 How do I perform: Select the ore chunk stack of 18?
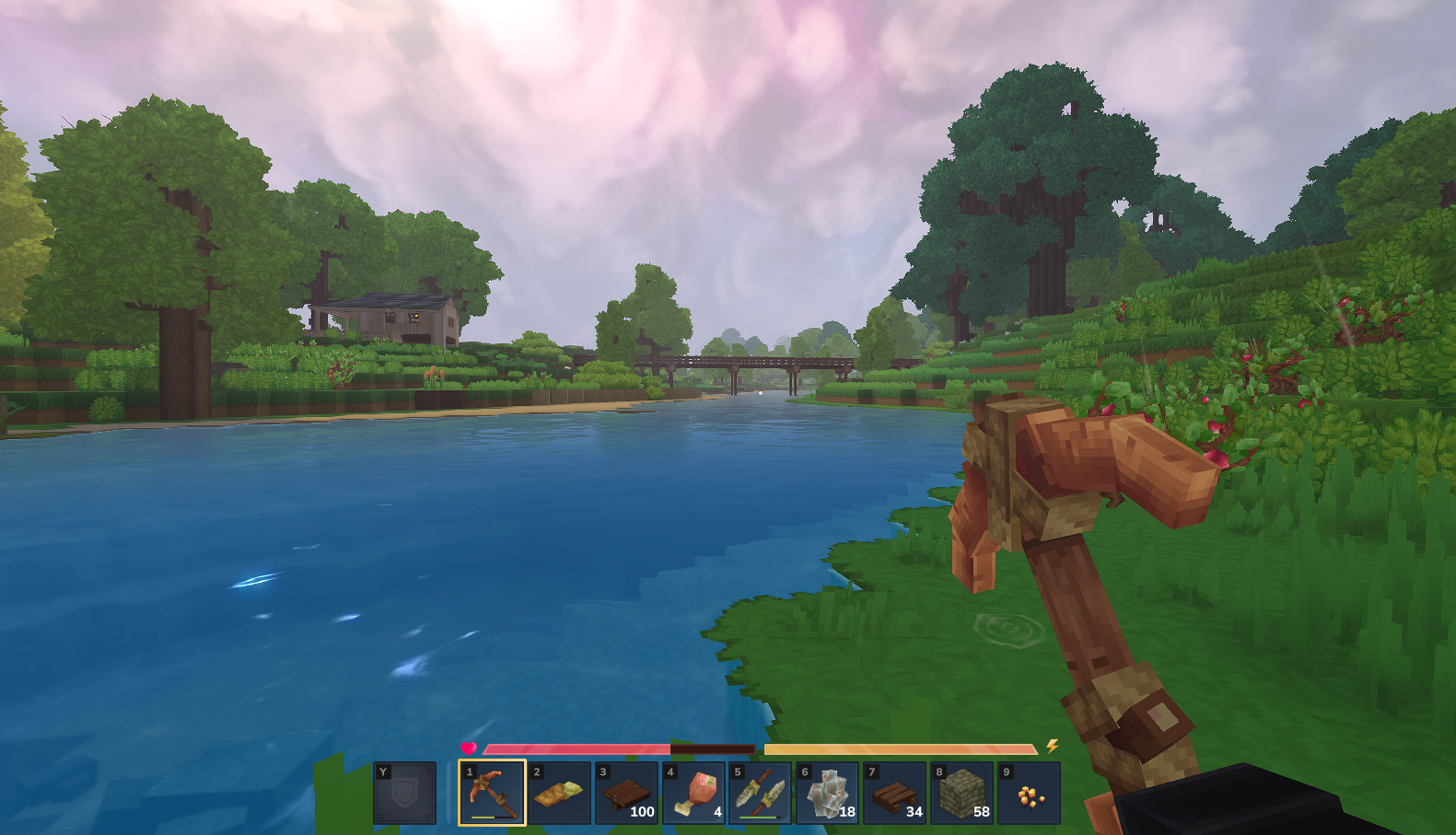point(828,793)
